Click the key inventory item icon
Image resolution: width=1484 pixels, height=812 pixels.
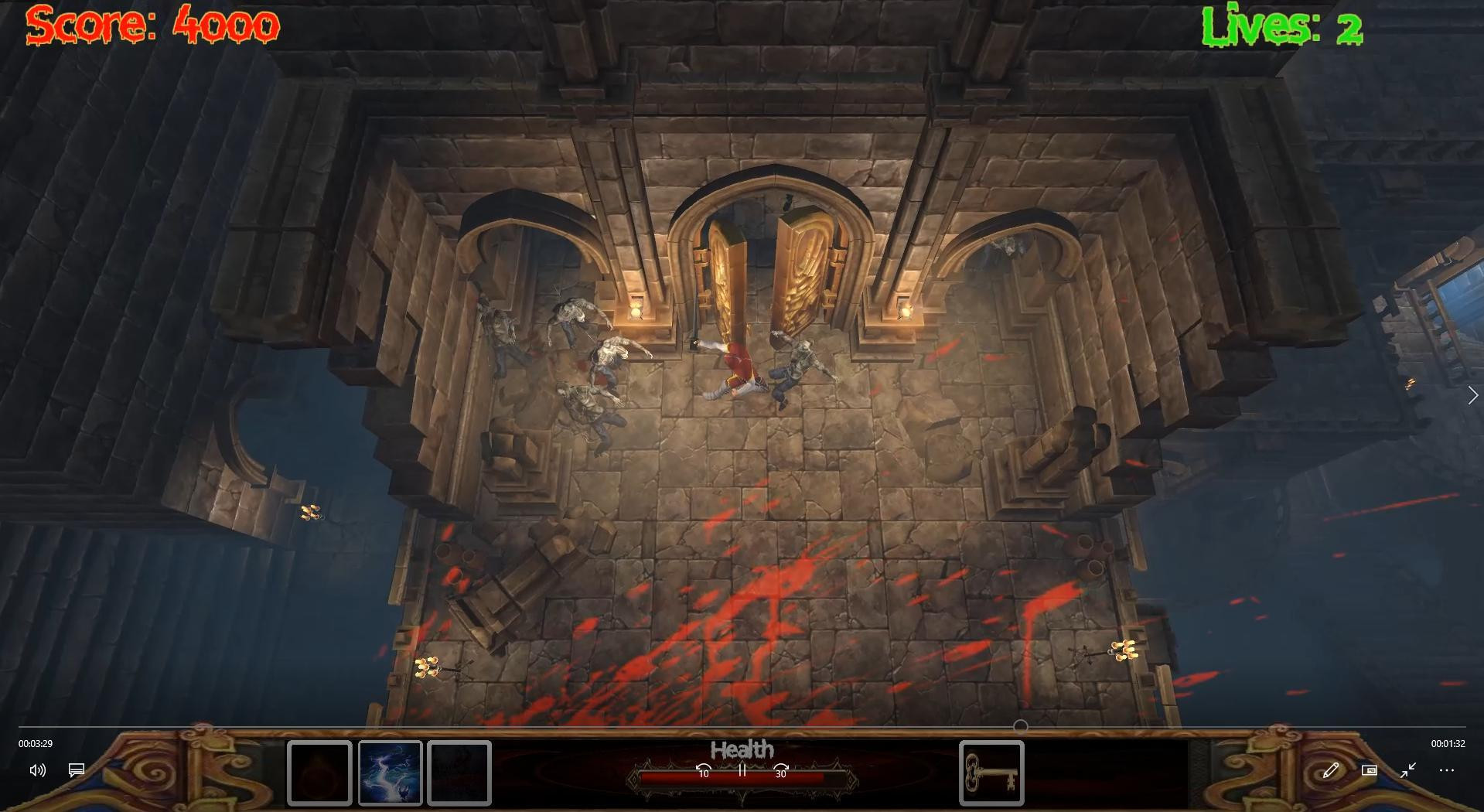tap(992, 773)
